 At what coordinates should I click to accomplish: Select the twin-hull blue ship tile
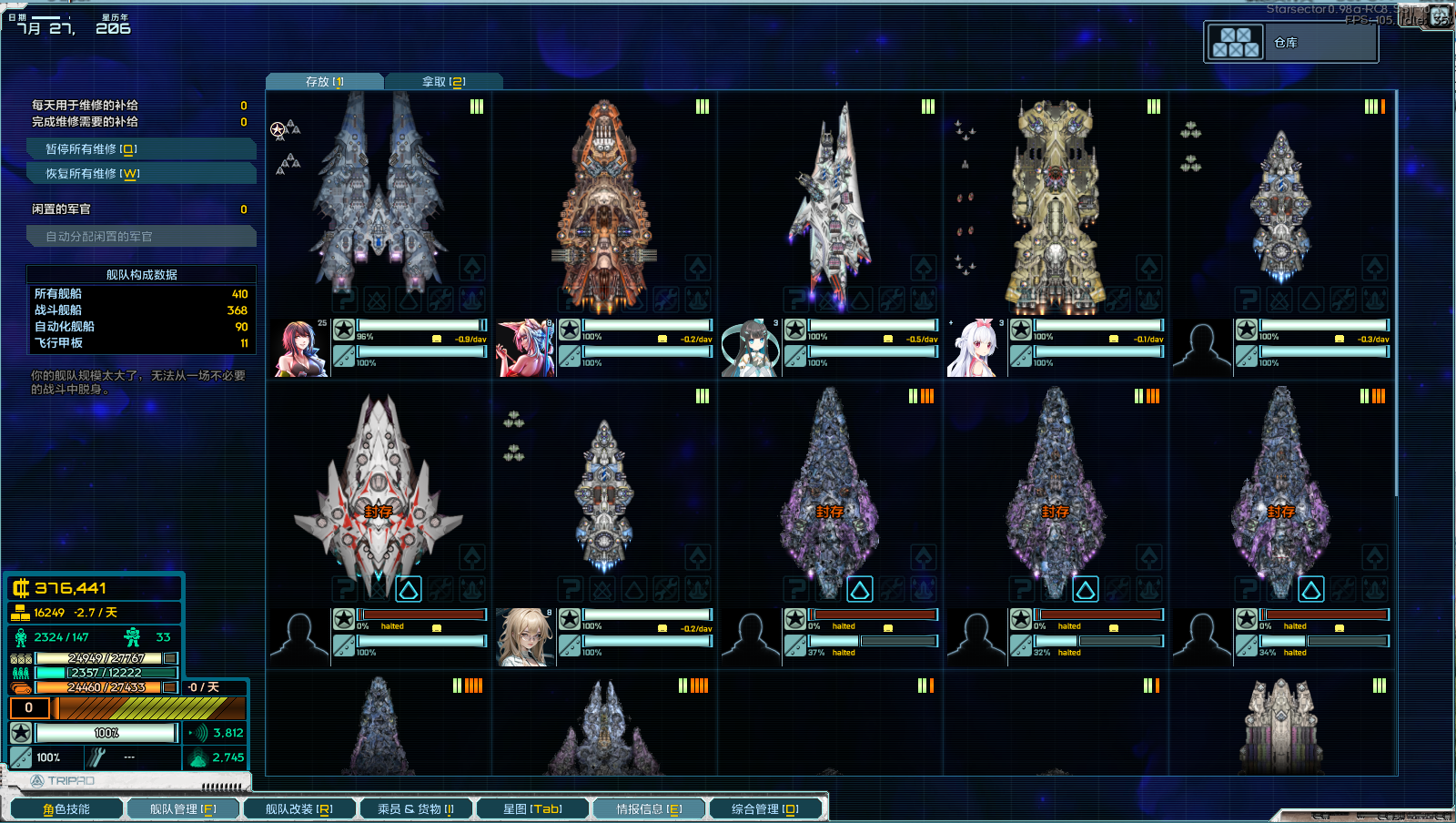pos(379,196)
